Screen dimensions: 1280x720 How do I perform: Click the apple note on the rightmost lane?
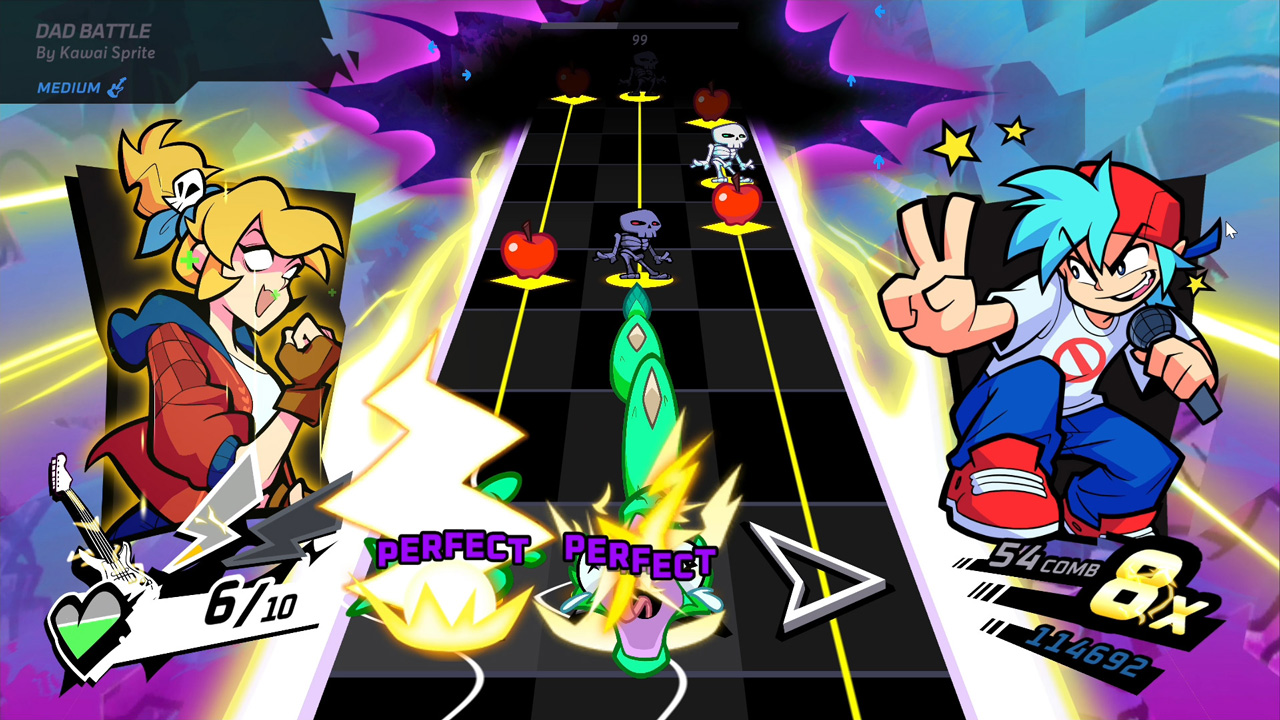735,201
